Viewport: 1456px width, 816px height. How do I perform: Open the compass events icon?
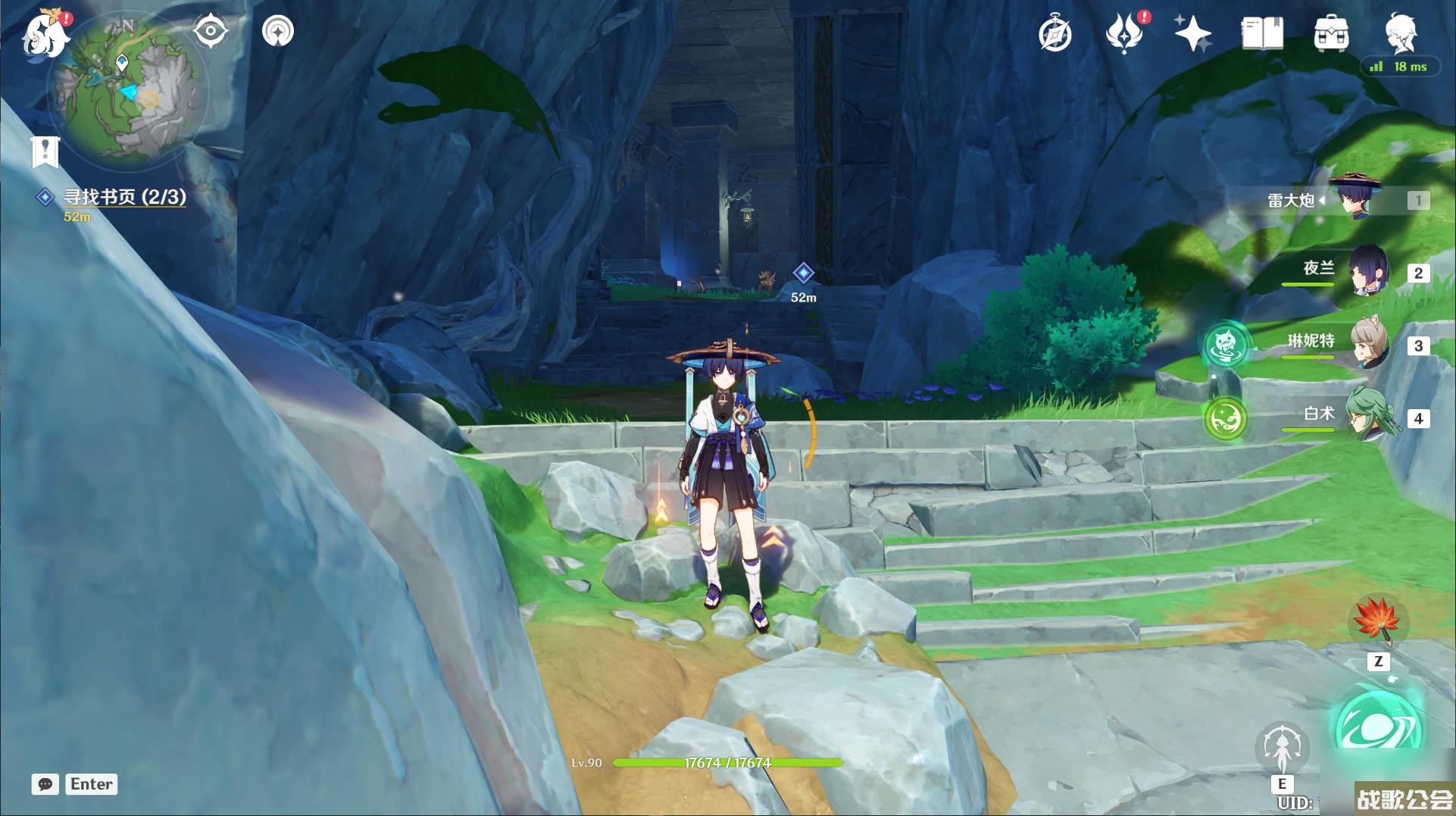click(x=1055, y=34)
